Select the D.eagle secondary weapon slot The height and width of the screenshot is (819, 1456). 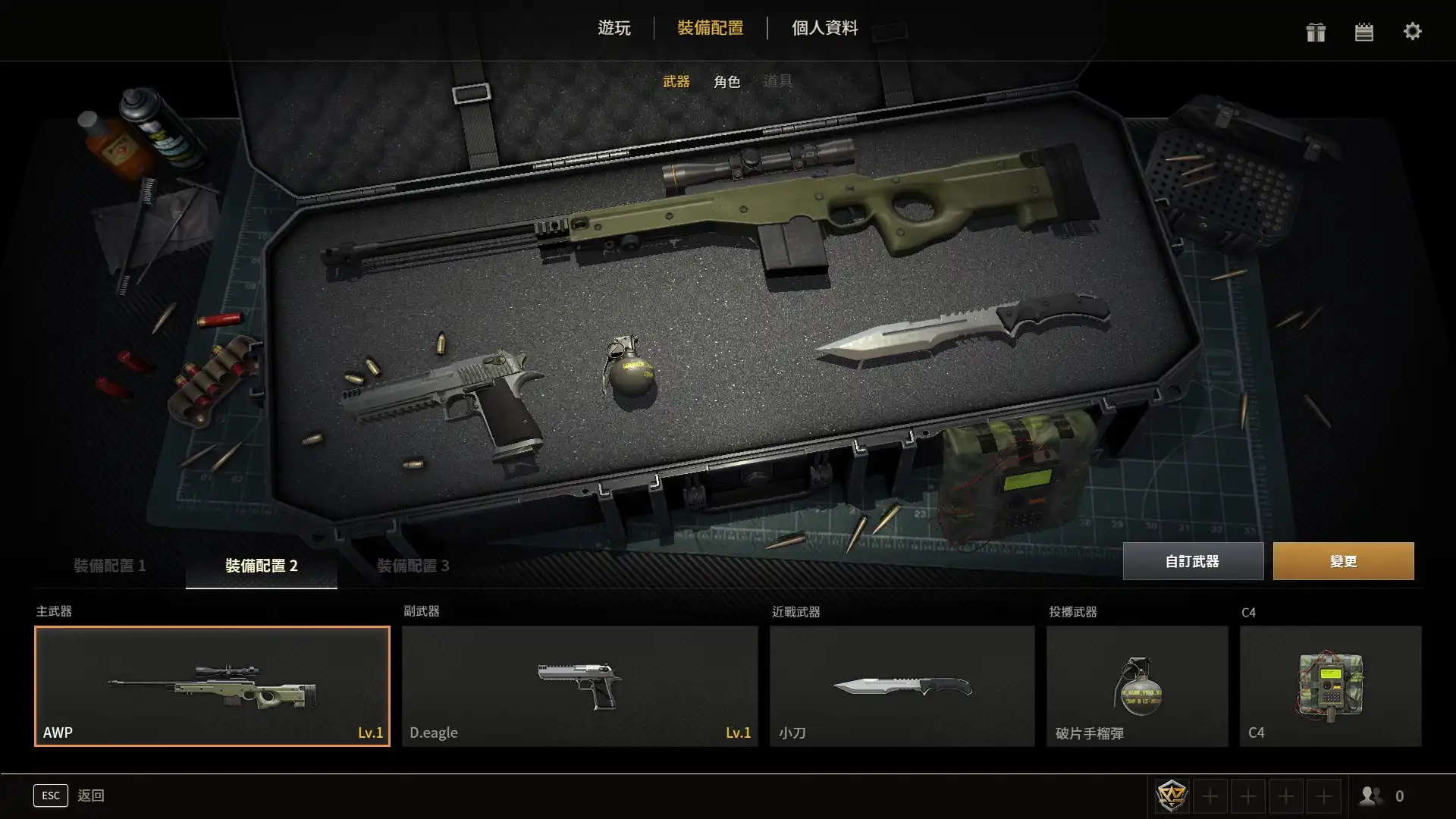point(579,686)
